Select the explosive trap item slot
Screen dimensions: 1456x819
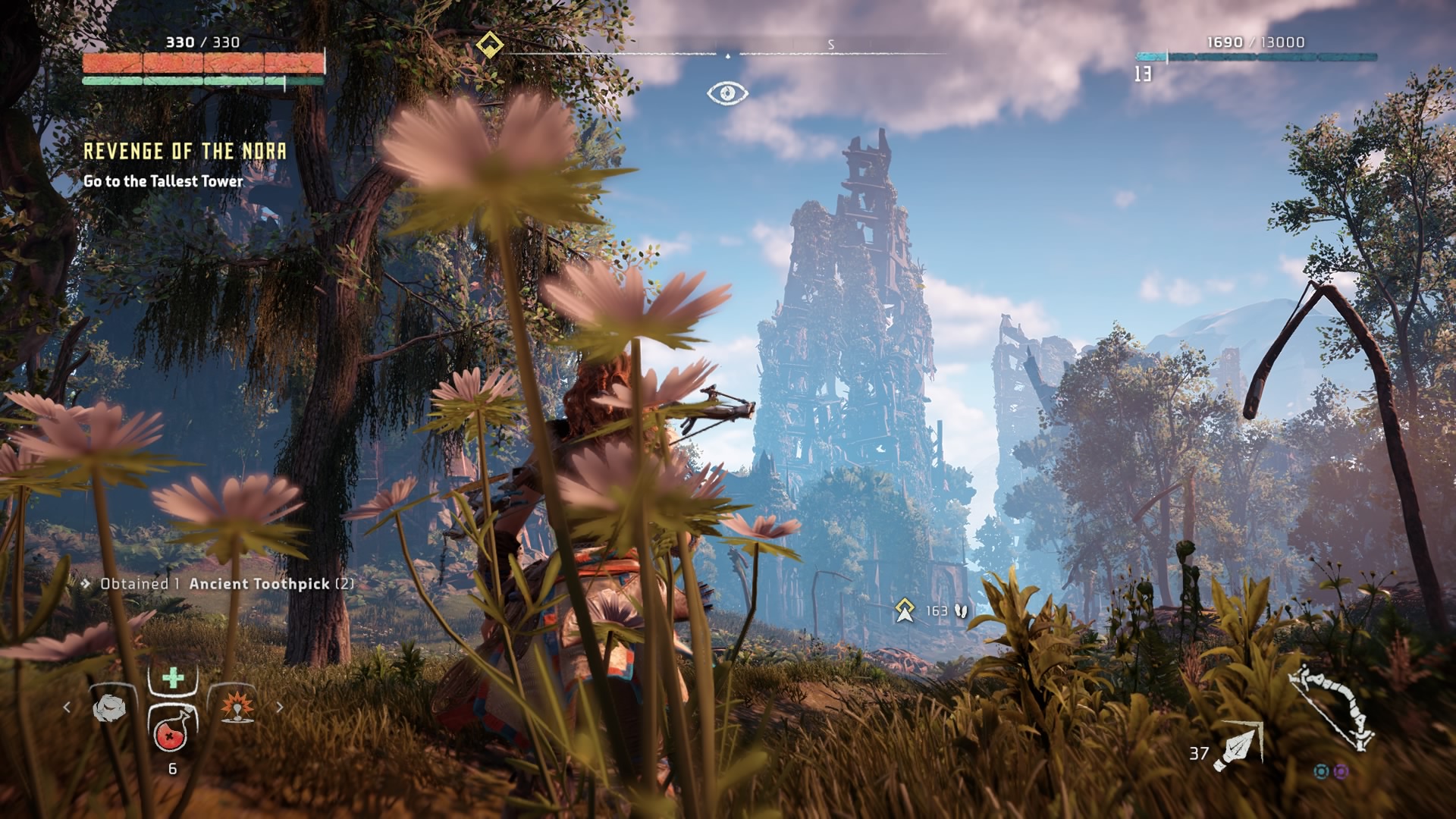(237, 707)
